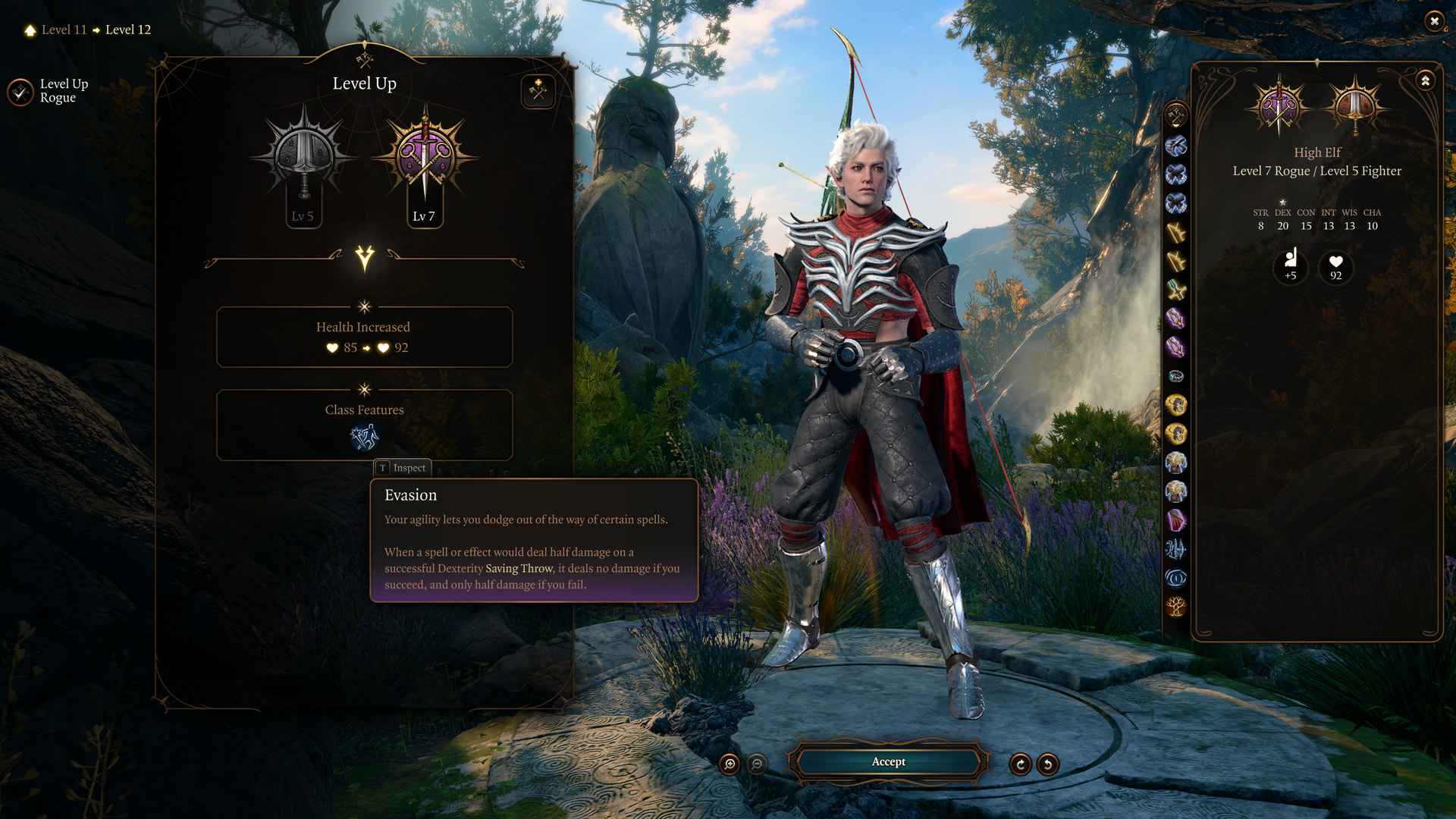Select the Level 5 Fighter class emblem
The width and height of the screenshot is (1456, 819).
(x=304, y=158)
